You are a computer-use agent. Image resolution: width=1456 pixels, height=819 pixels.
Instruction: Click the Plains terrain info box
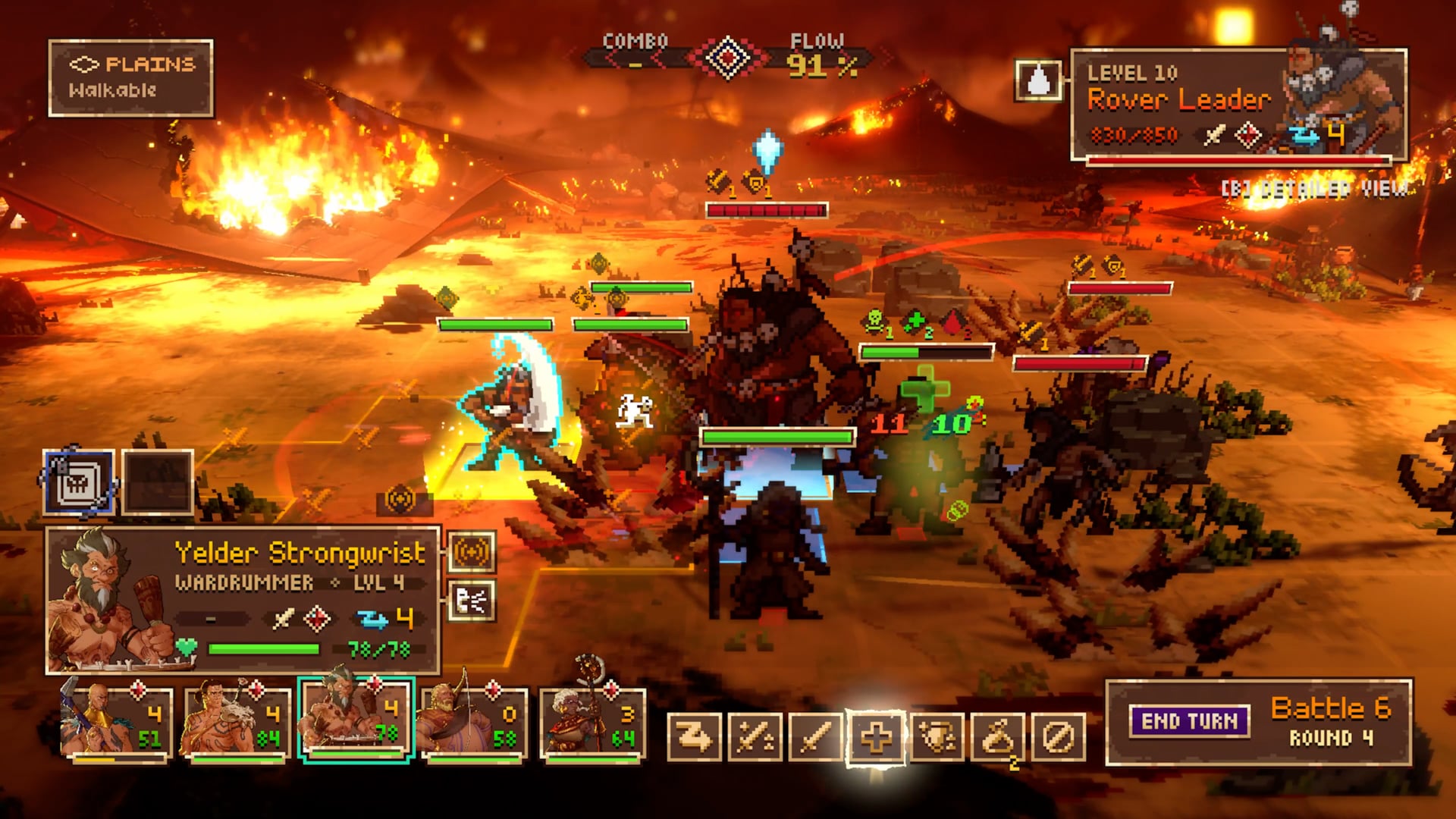click(130, 78)
